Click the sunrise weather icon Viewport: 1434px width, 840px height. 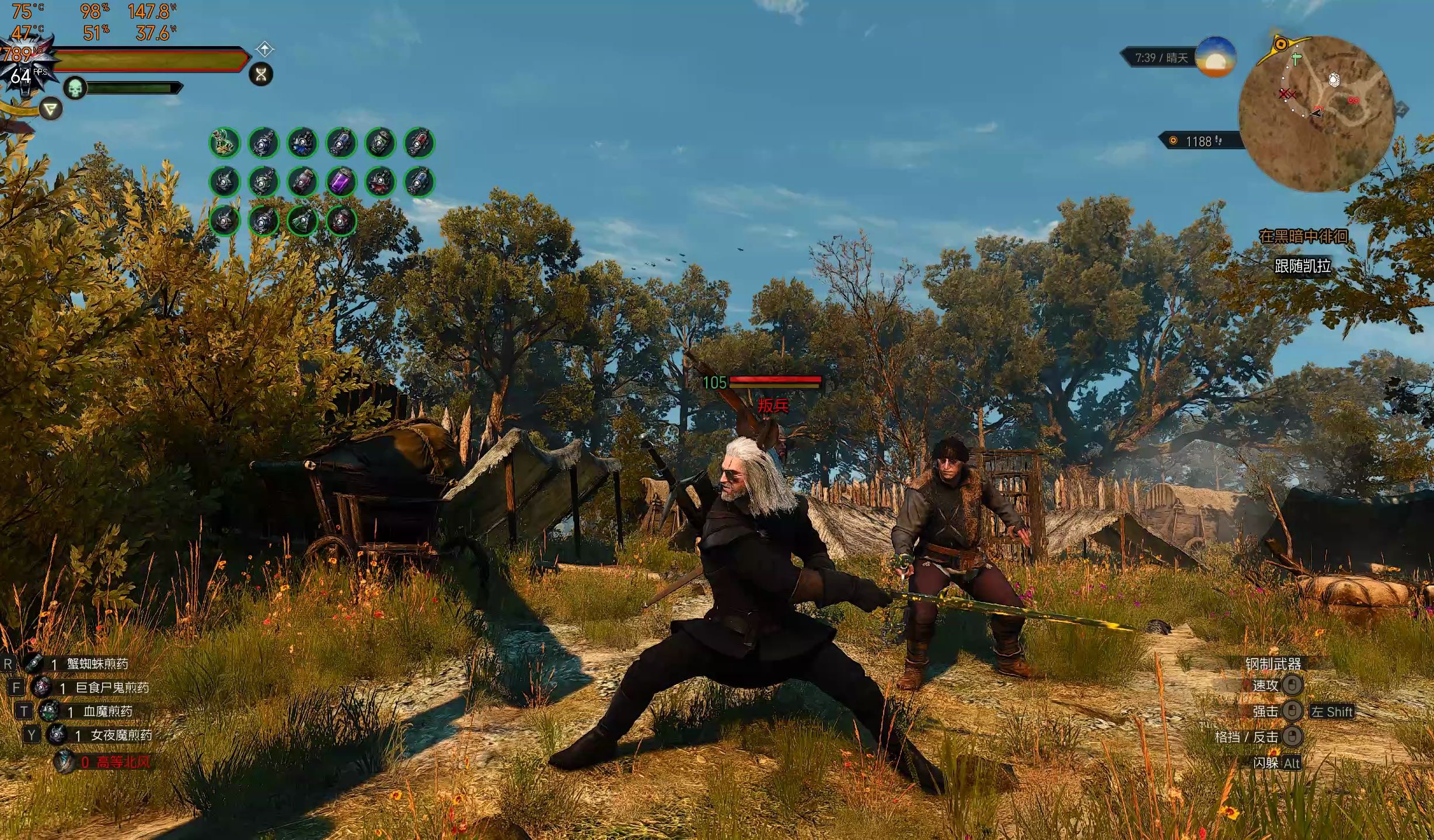coord(1215,57)
